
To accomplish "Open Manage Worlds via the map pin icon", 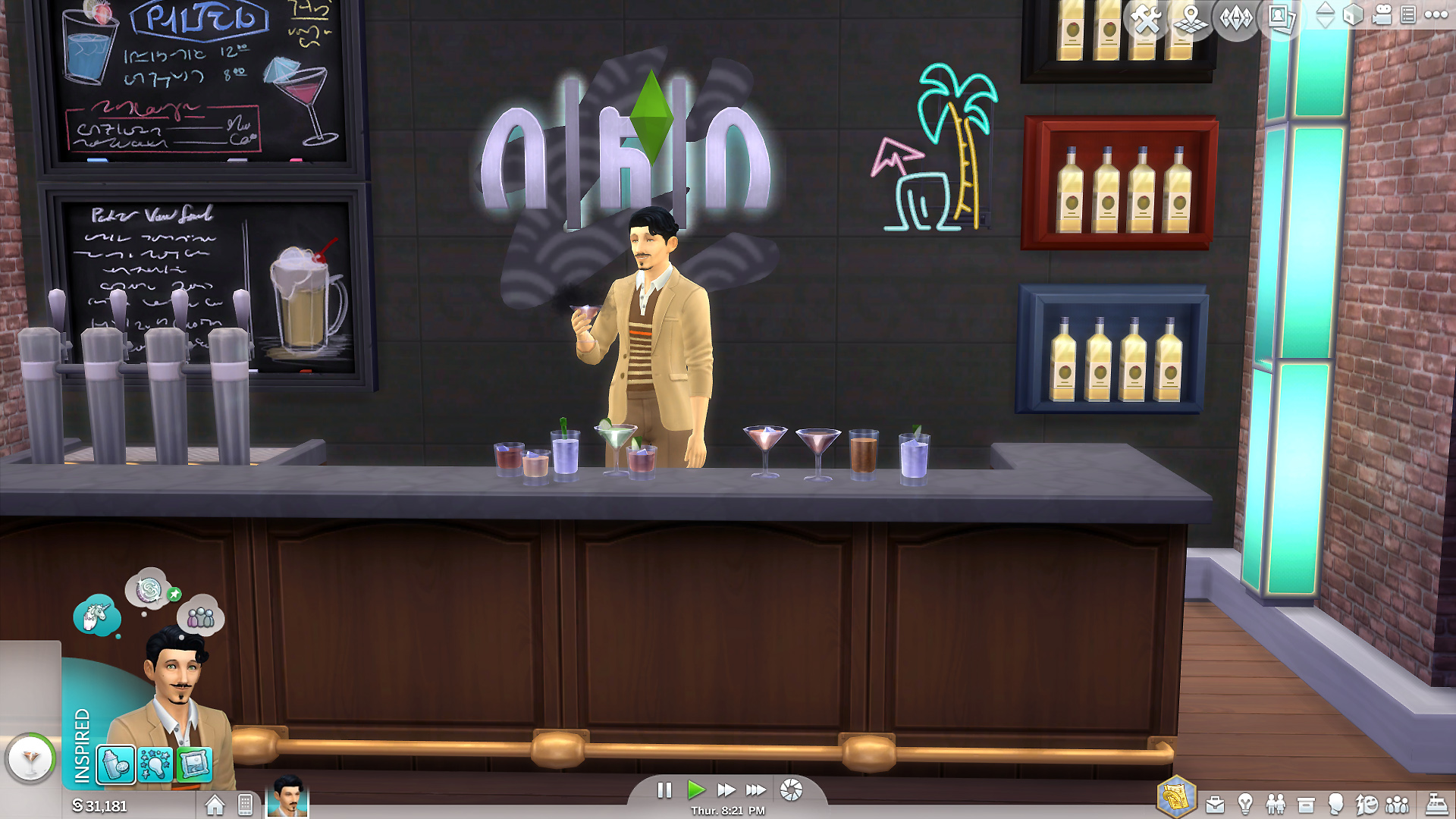I will point(1191,18).
